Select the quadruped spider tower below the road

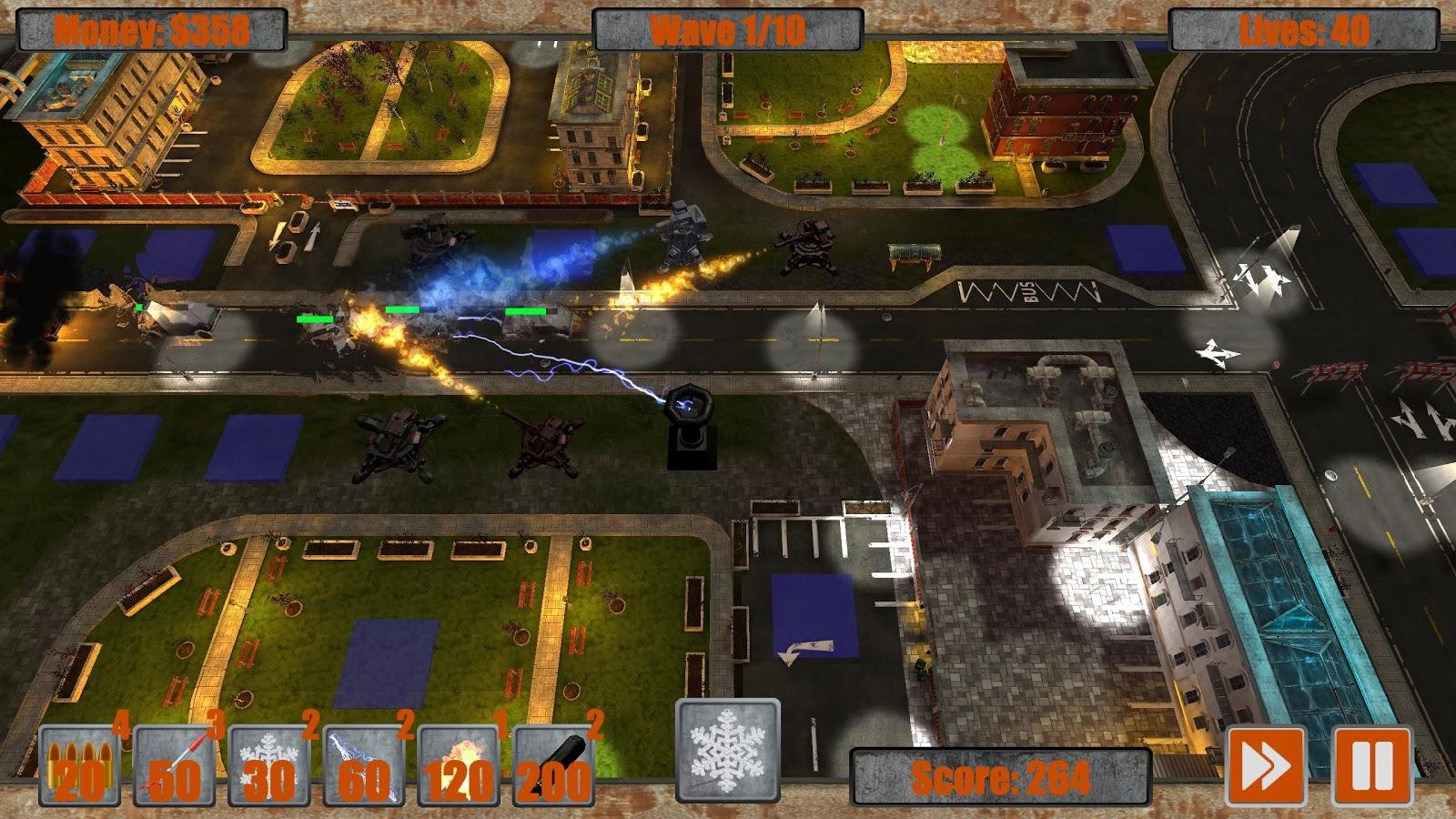click(x=398, y=446)
